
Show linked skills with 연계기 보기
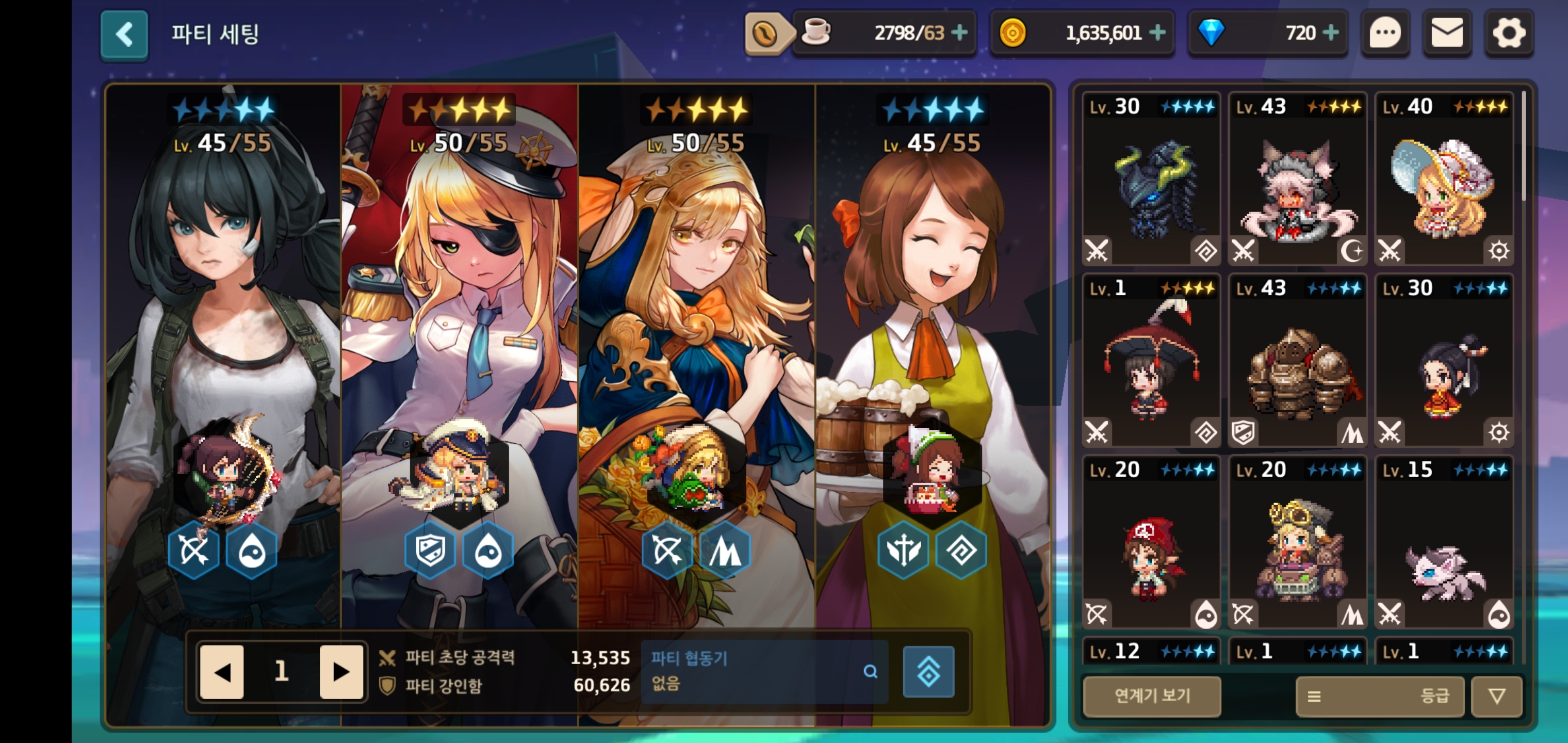coord(1152,696)
